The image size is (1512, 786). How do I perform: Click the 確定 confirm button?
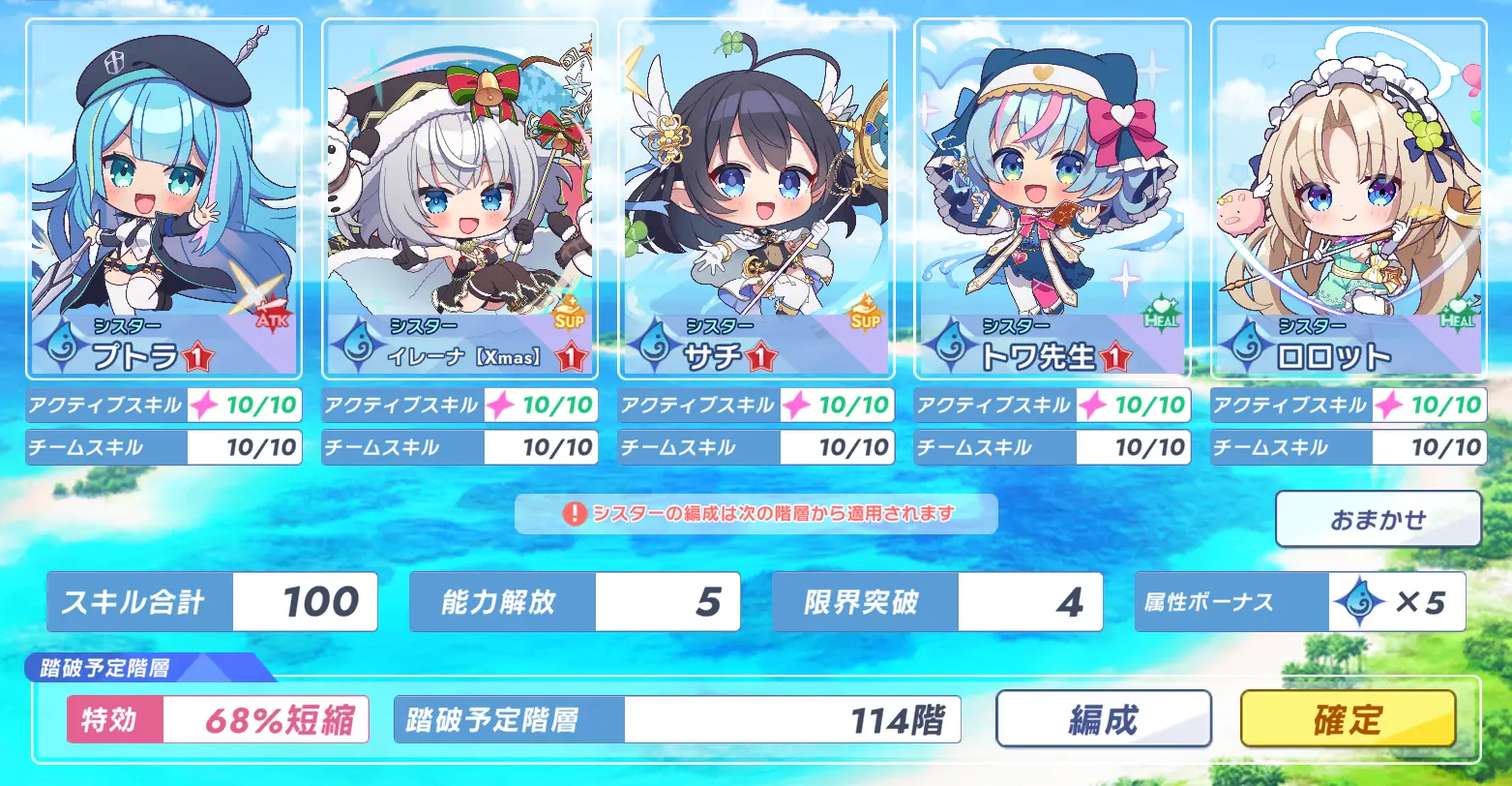click(1348, 718)
